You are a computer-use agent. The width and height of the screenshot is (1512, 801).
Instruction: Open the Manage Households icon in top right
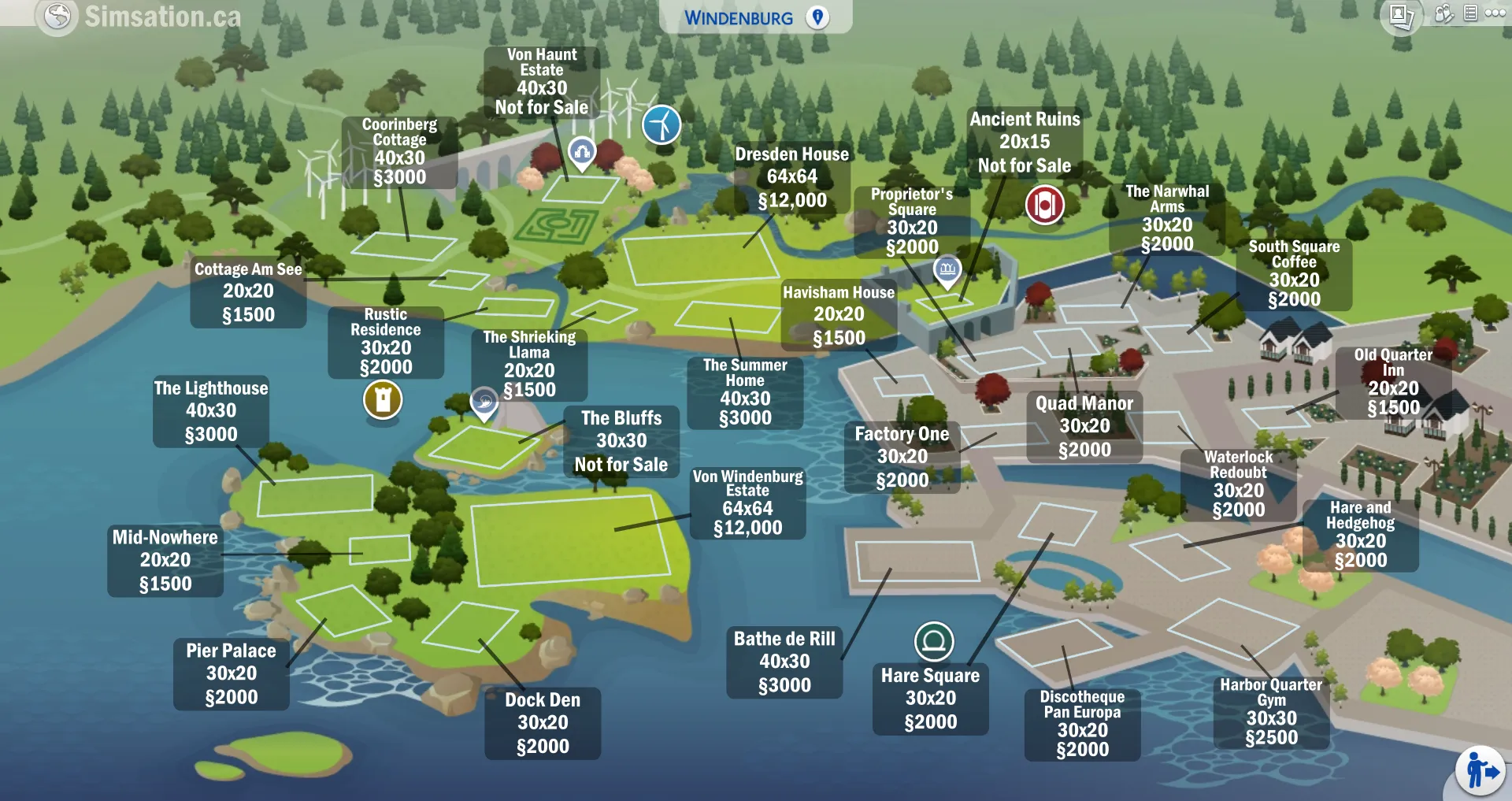point(1443,13)
